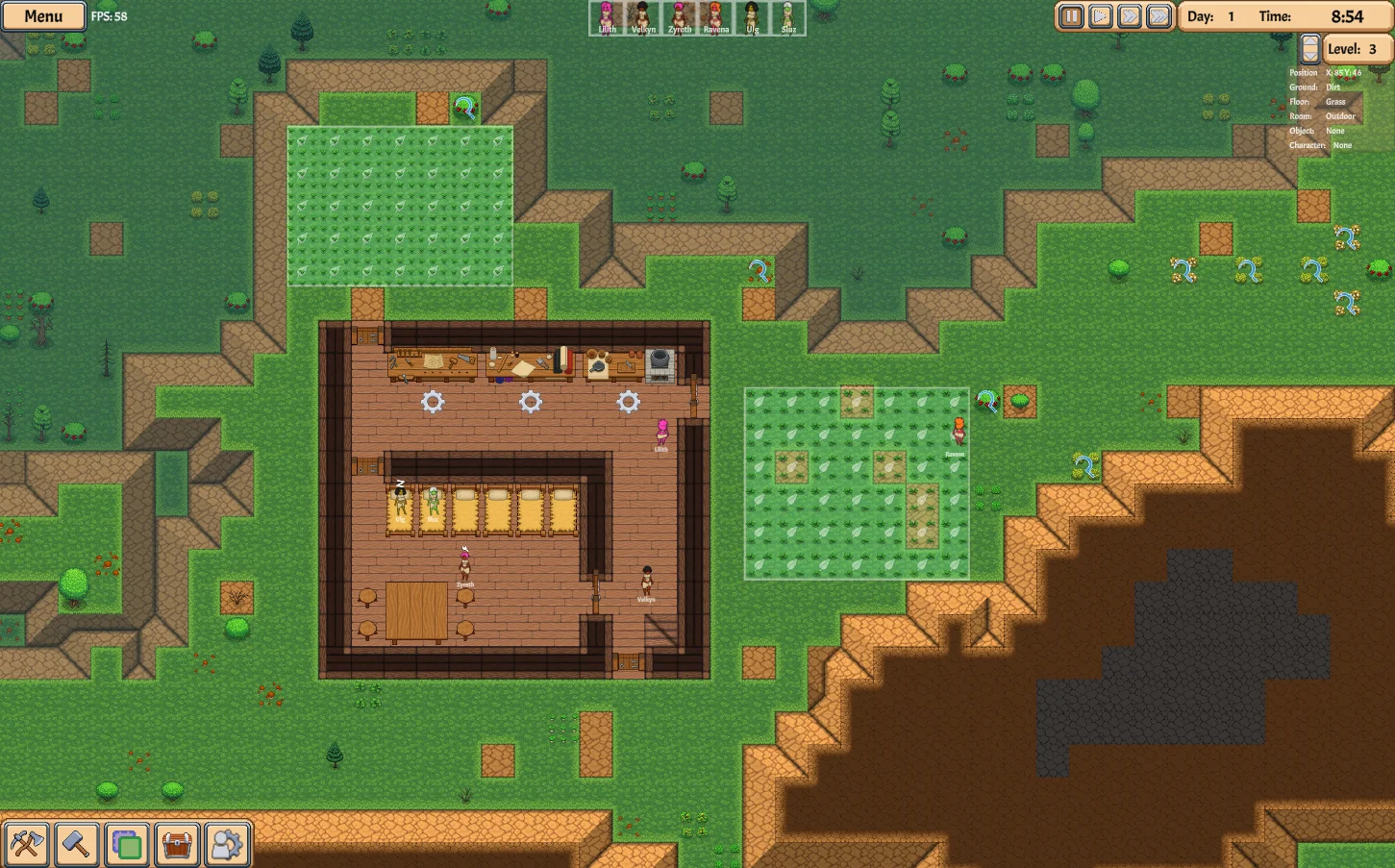Screen dimensions: 1395x868
Task: Switch to double fast-forward speed
Action: coord(1130,16)
